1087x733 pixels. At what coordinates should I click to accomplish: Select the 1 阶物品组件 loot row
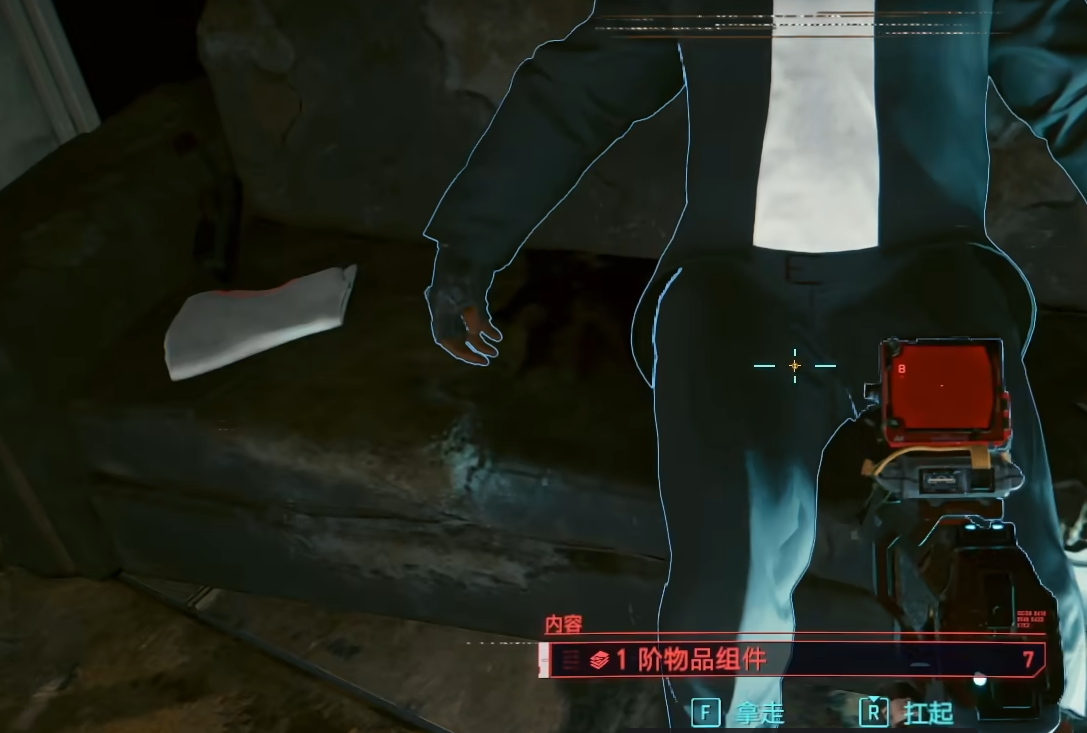792,660
